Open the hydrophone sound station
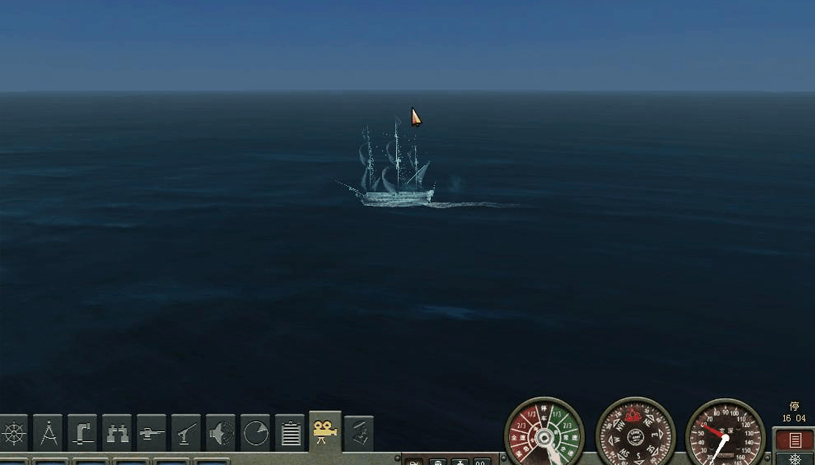 point(221,434)
